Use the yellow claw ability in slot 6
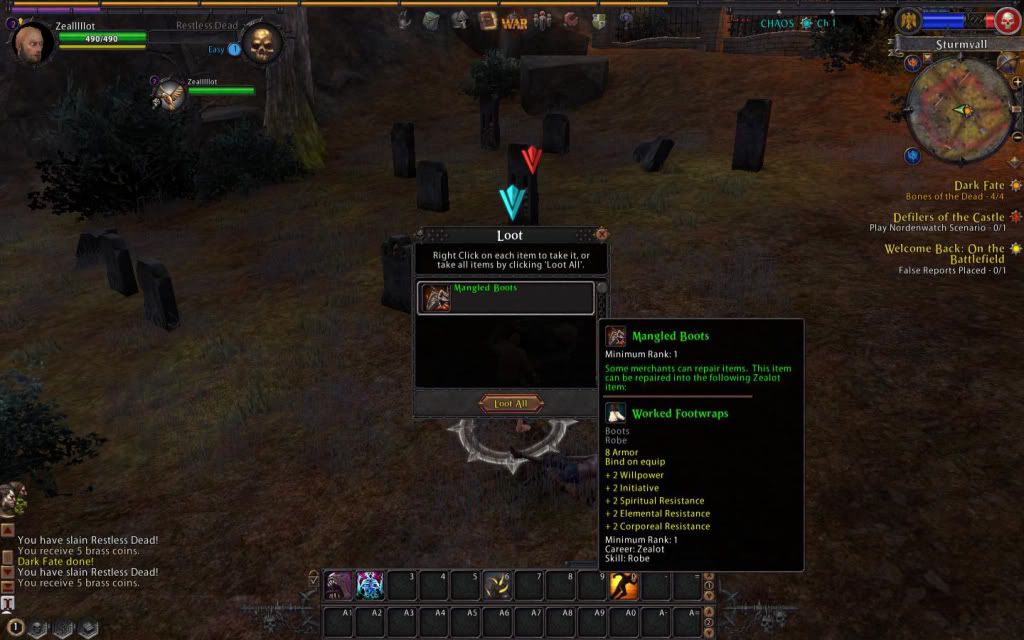Image resolution: width=1024 pixels, height=640 pixels. pyautogui.click(x=497, y=585)
